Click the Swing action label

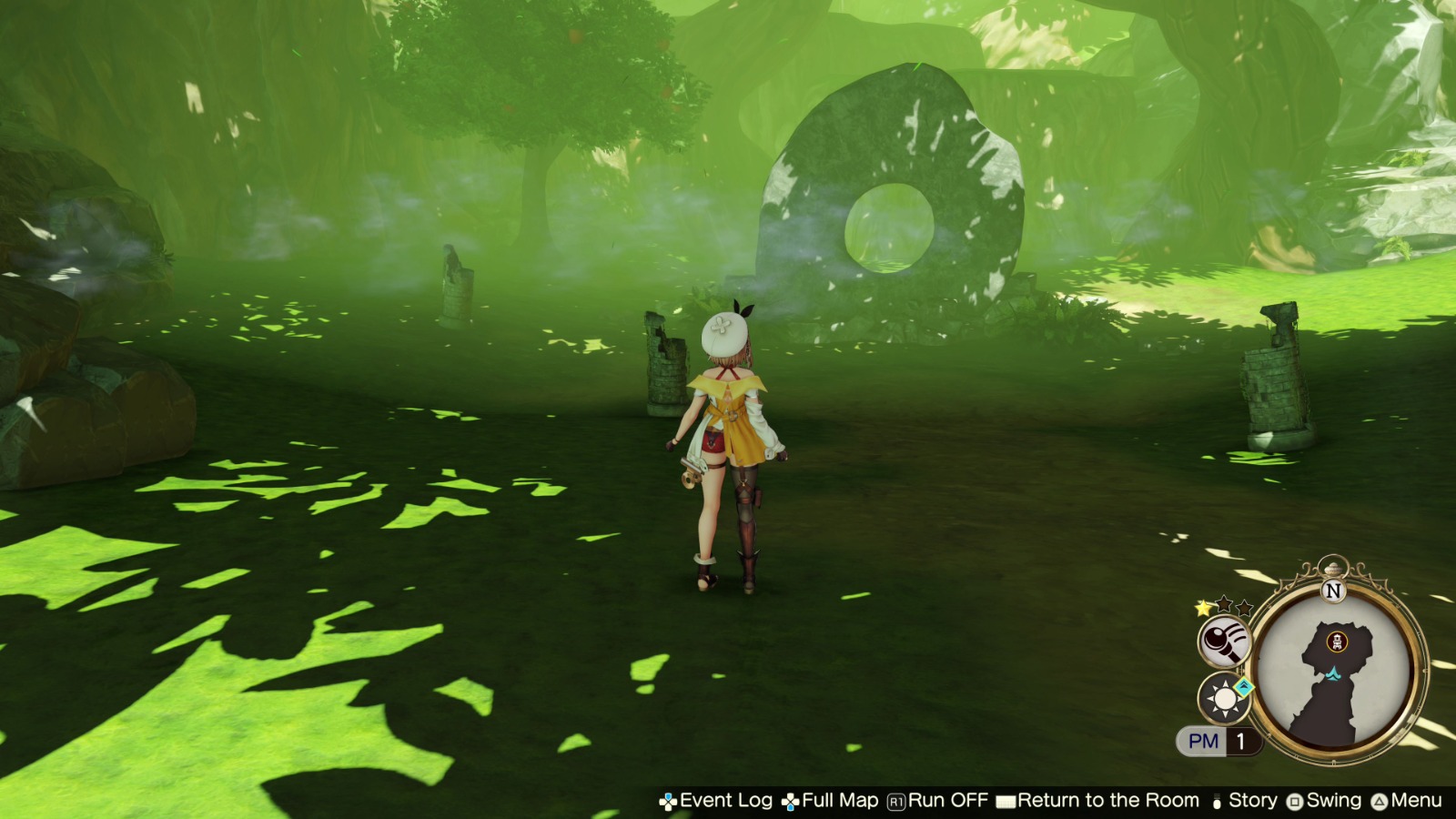[x=1330, y=802]
